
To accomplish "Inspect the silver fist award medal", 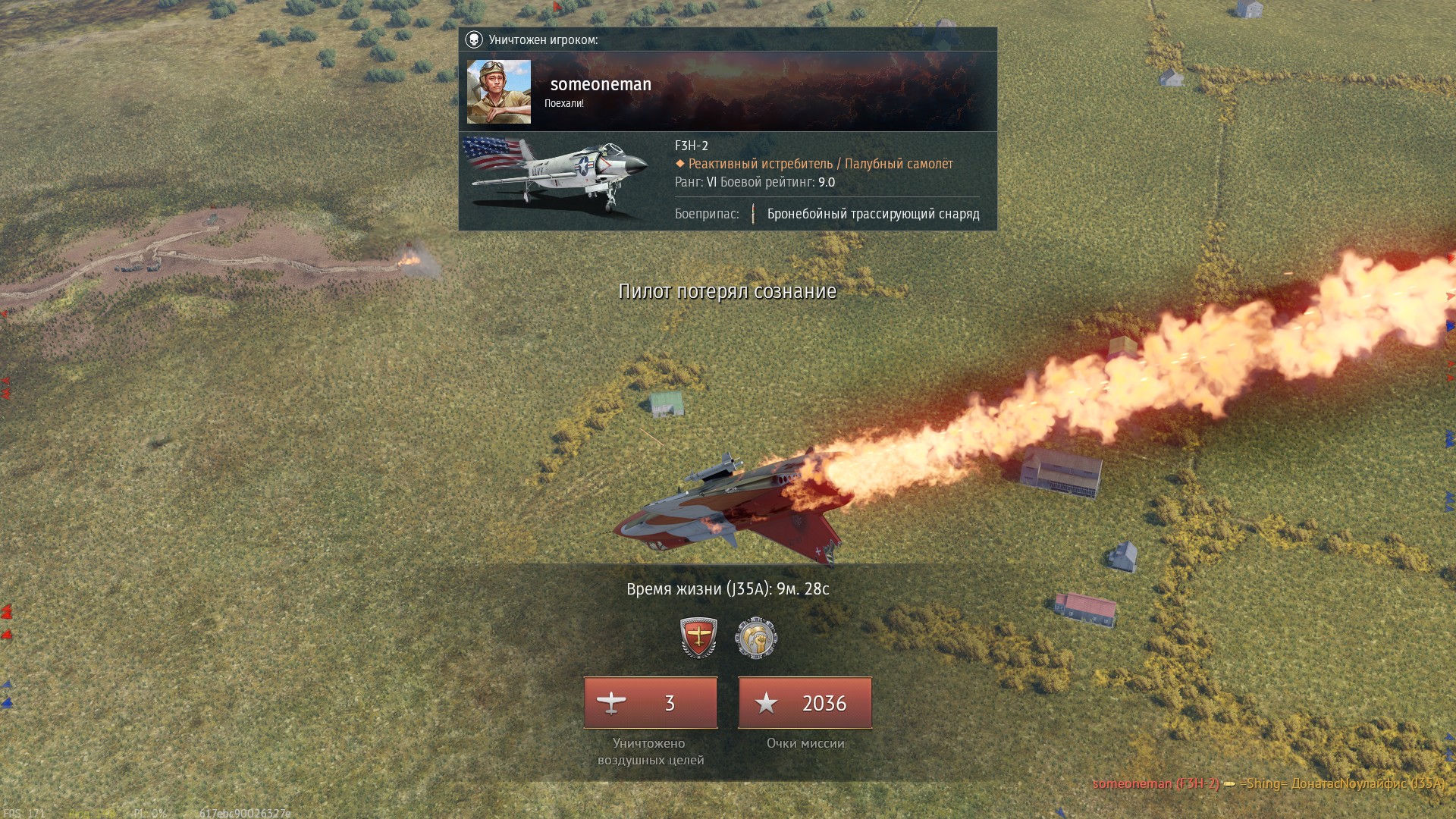I will click(x=756, y=637).
